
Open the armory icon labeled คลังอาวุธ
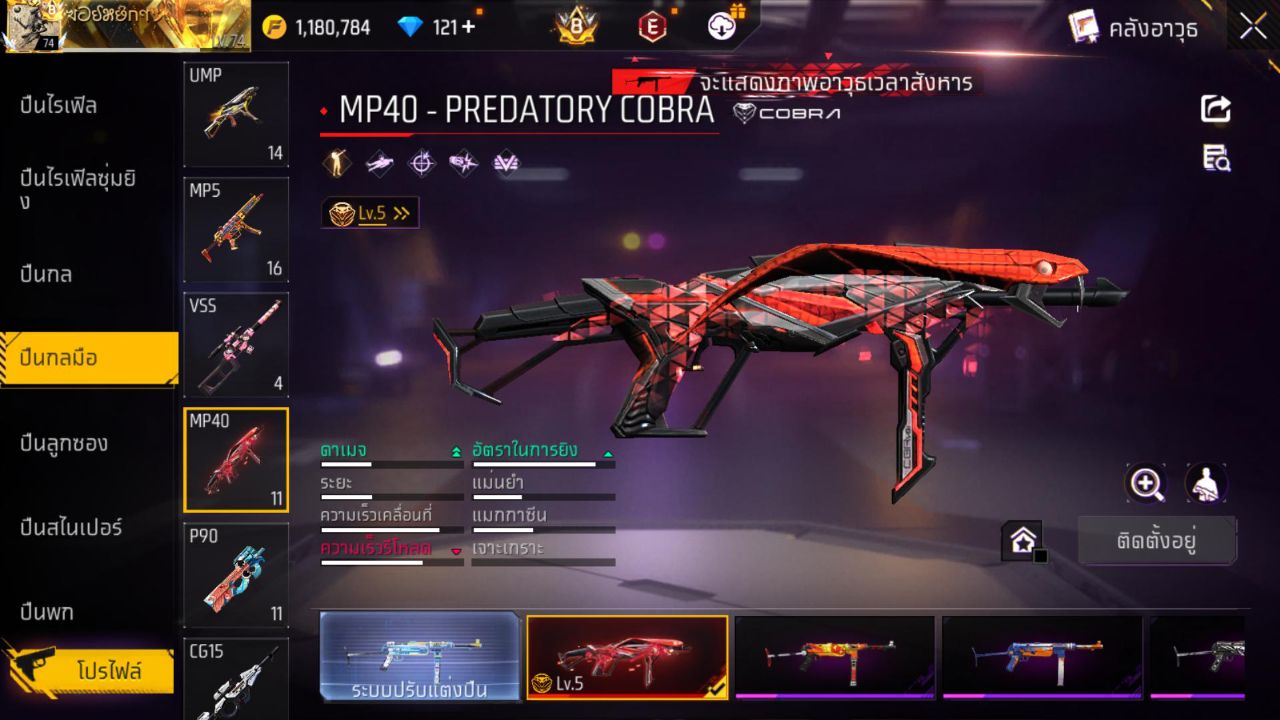tap(1087, 27)
